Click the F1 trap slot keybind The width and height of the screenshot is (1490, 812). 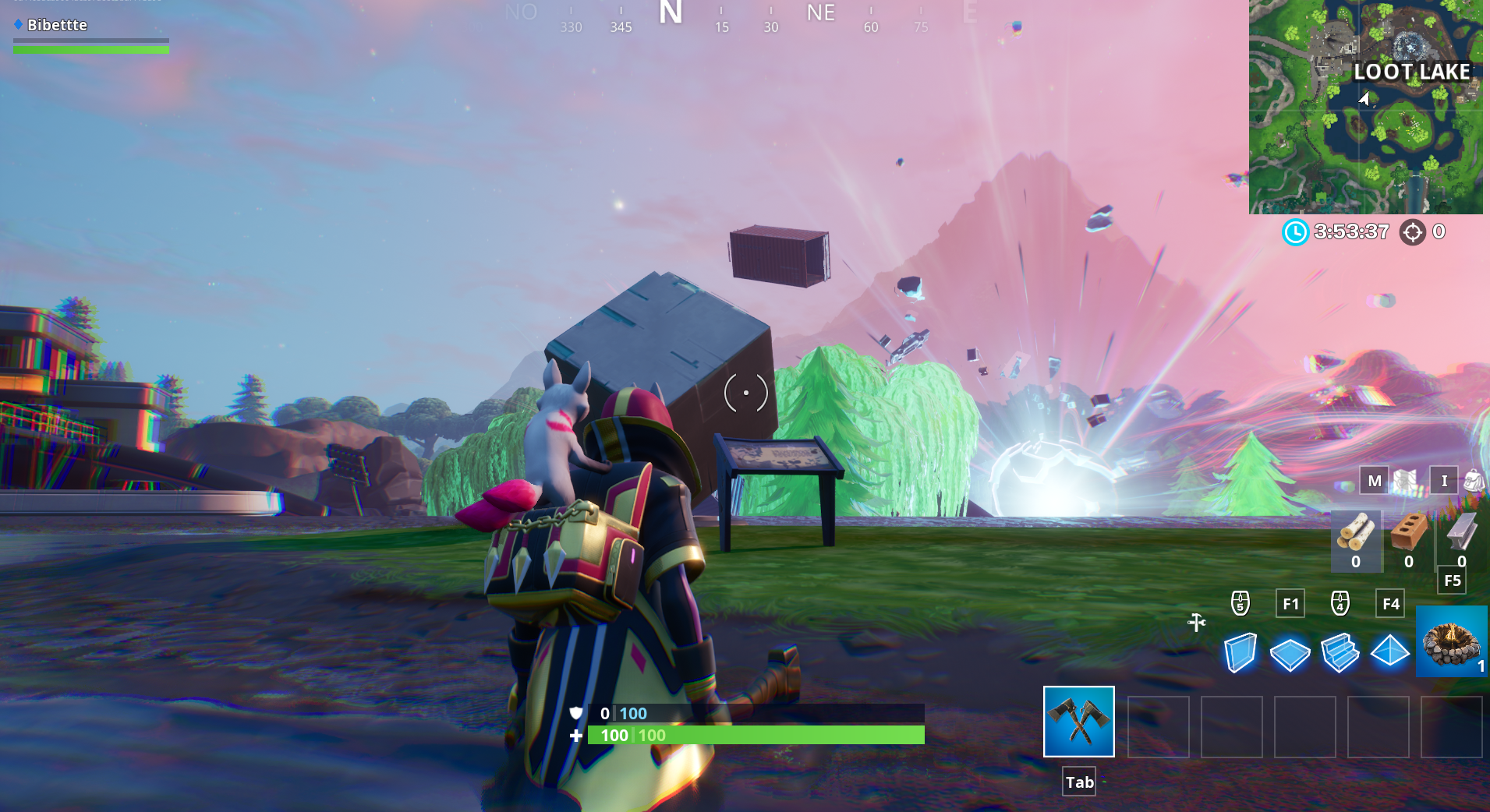point(1290,602)
